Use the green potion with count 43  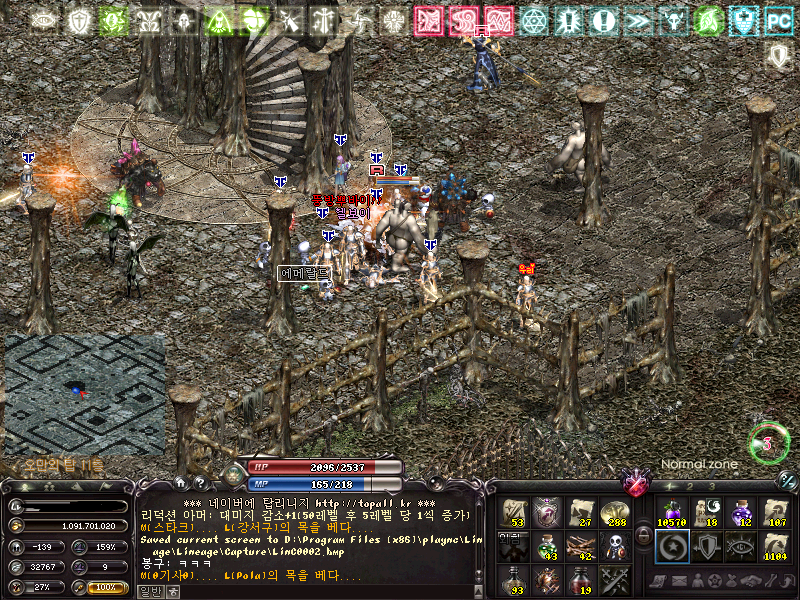pos(547,547)
